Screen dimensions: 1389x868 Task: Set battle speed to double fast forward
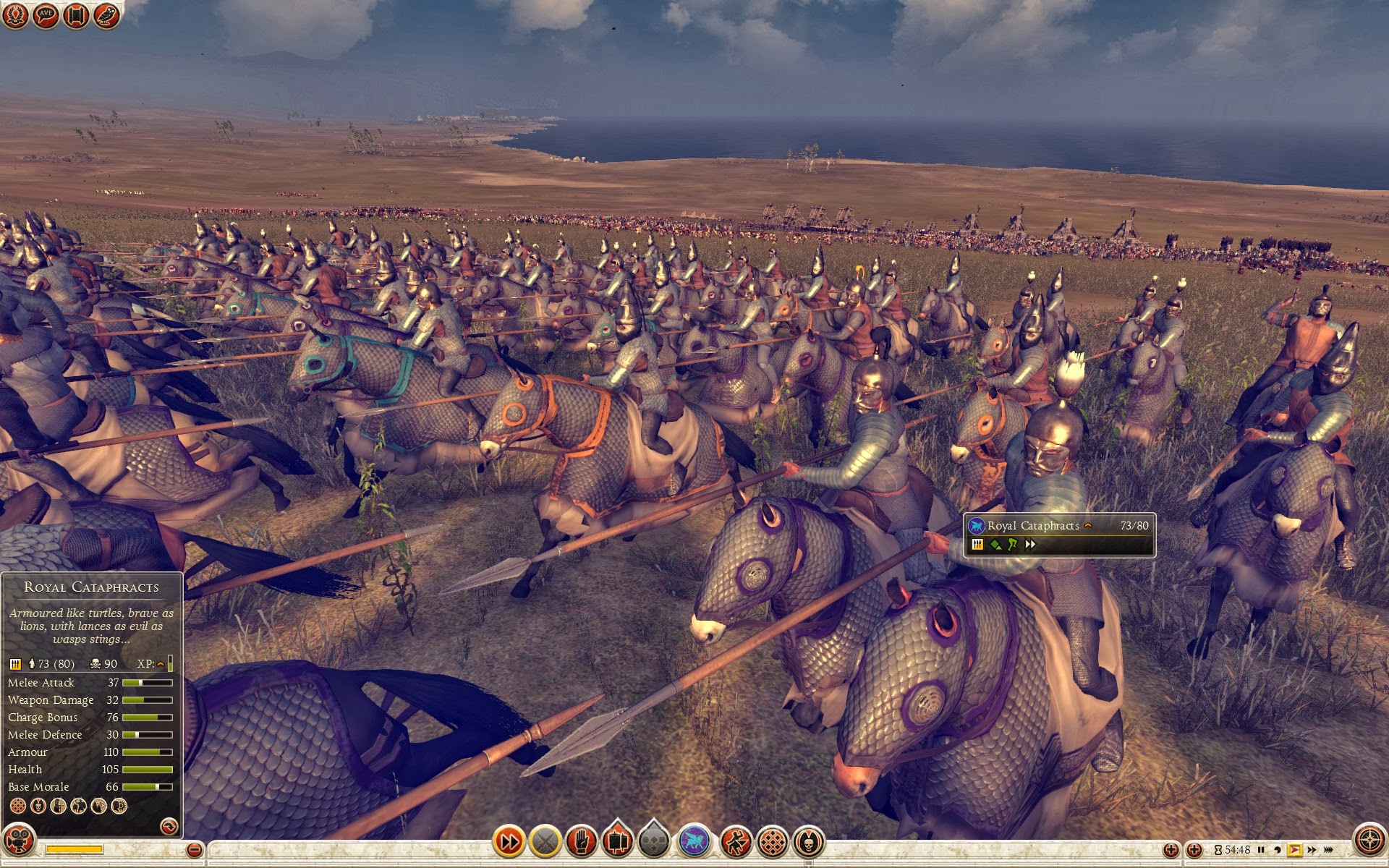click(x=1312, y=850)
